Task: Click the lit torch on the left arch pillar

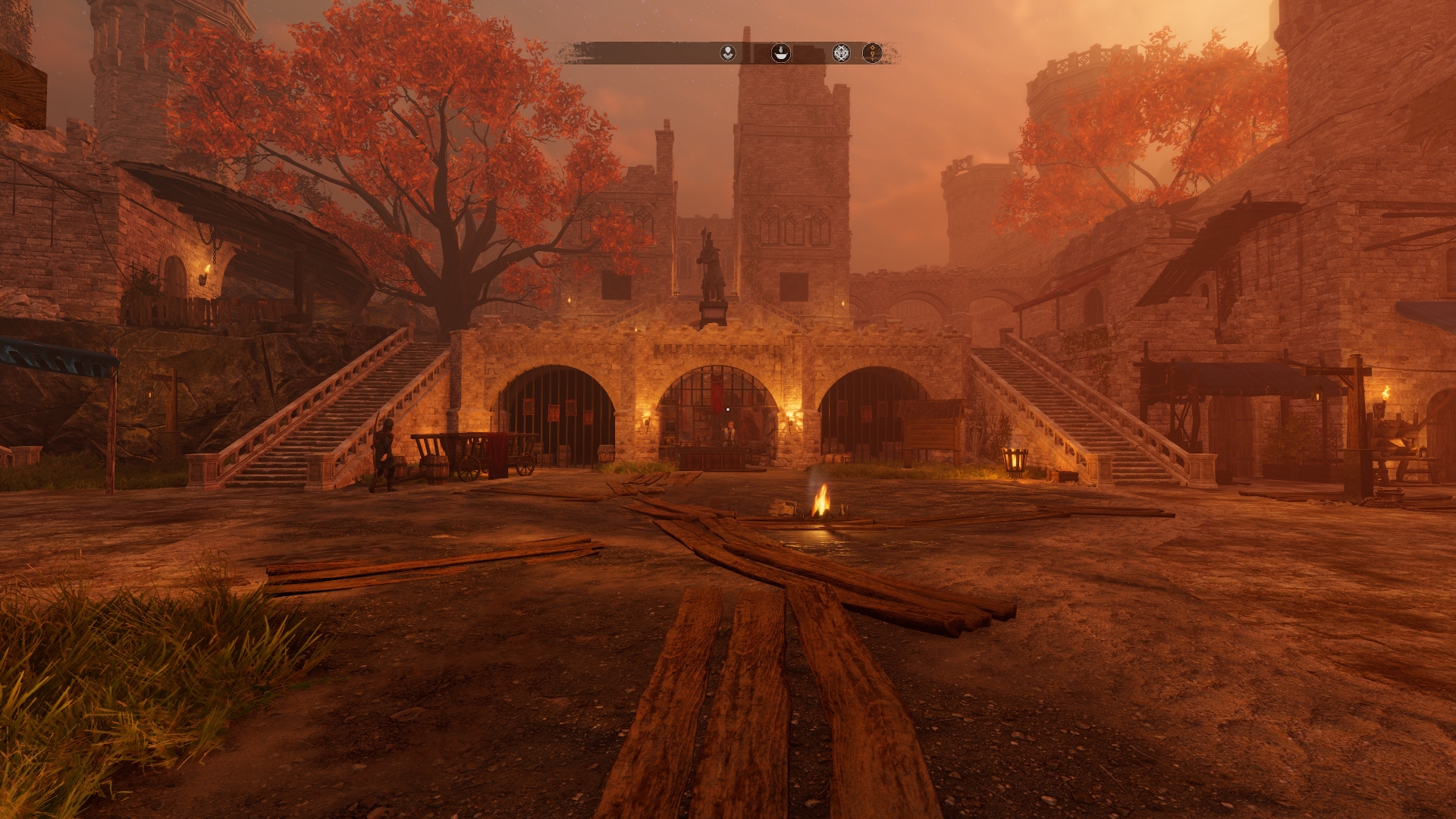Action: tap(648, 419)
